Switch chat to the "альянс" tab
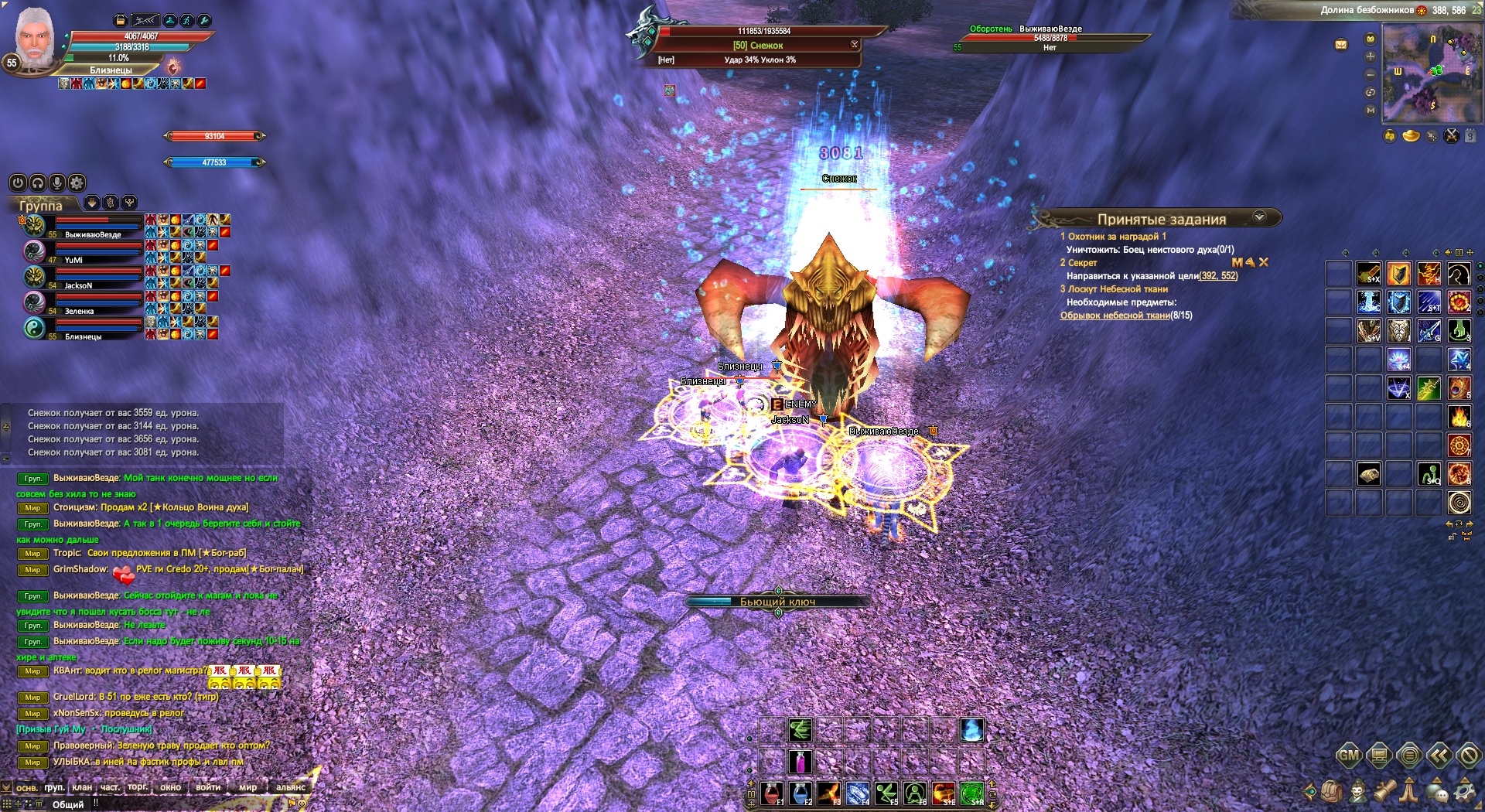Viewport: 1485px width, 812px height. pyautogui.click(x=291, y=787)
